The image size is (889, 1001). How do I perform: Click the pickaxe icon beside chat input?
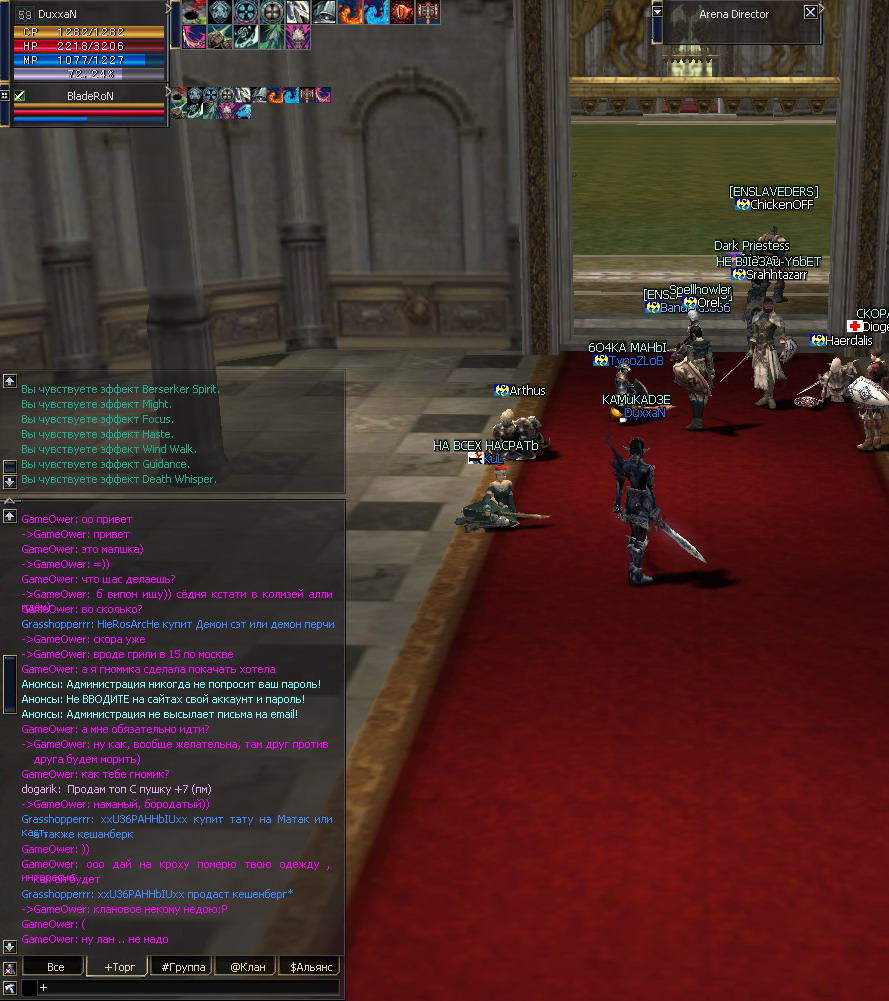[10, 987]
